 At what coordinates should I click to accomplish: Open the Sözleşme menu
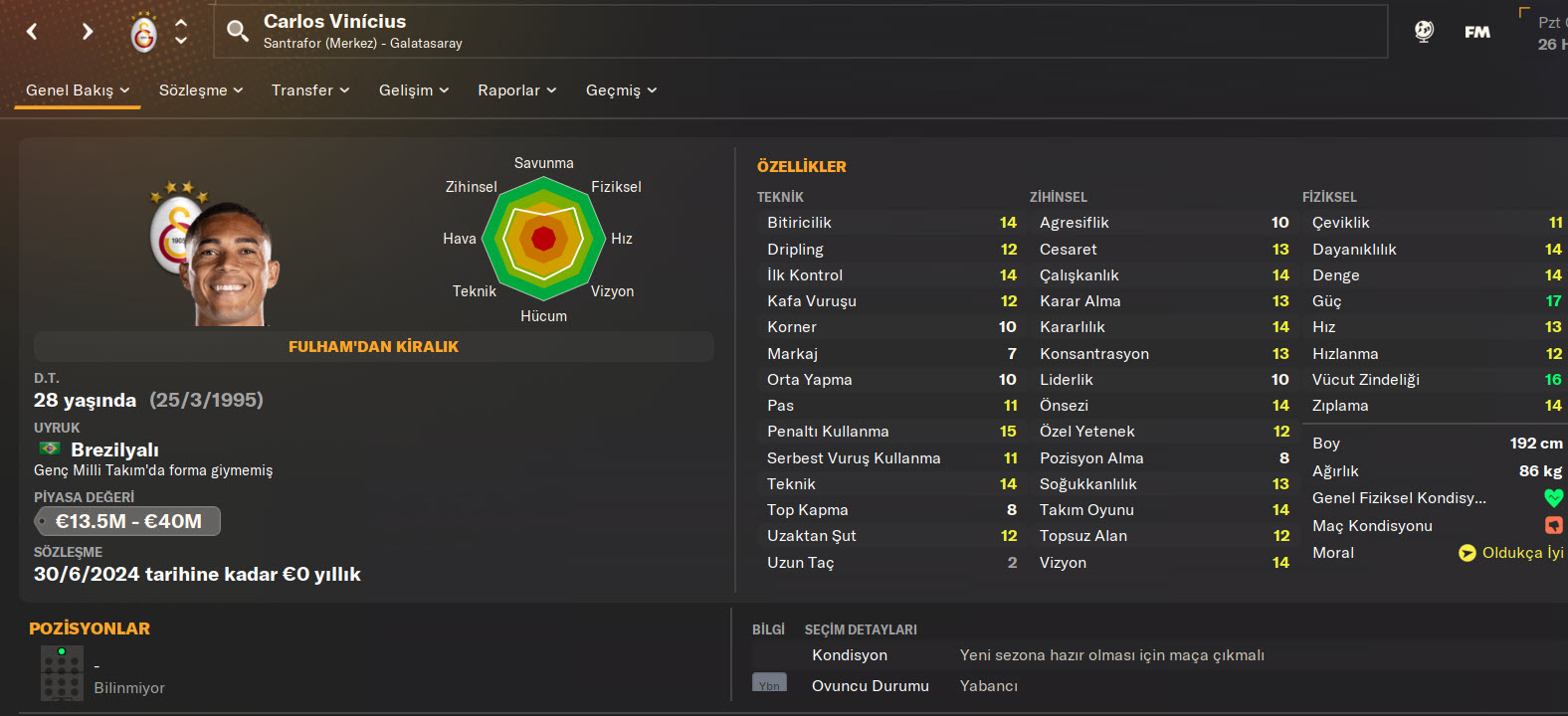point(201,90)
